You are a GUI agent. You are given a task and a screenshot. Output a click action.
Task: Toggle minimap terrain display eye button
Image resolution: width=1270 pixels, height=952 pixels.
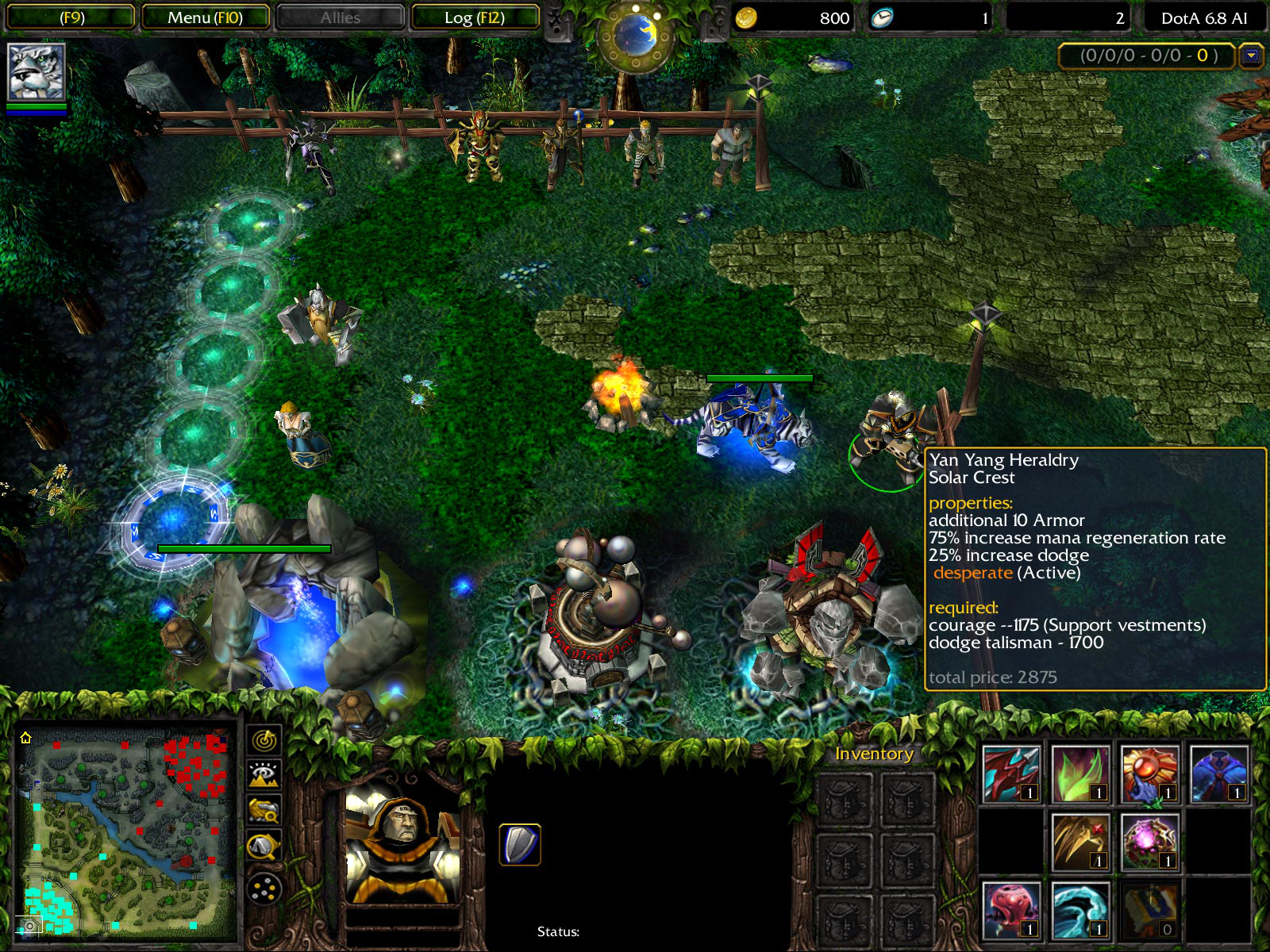click(264, 775)
